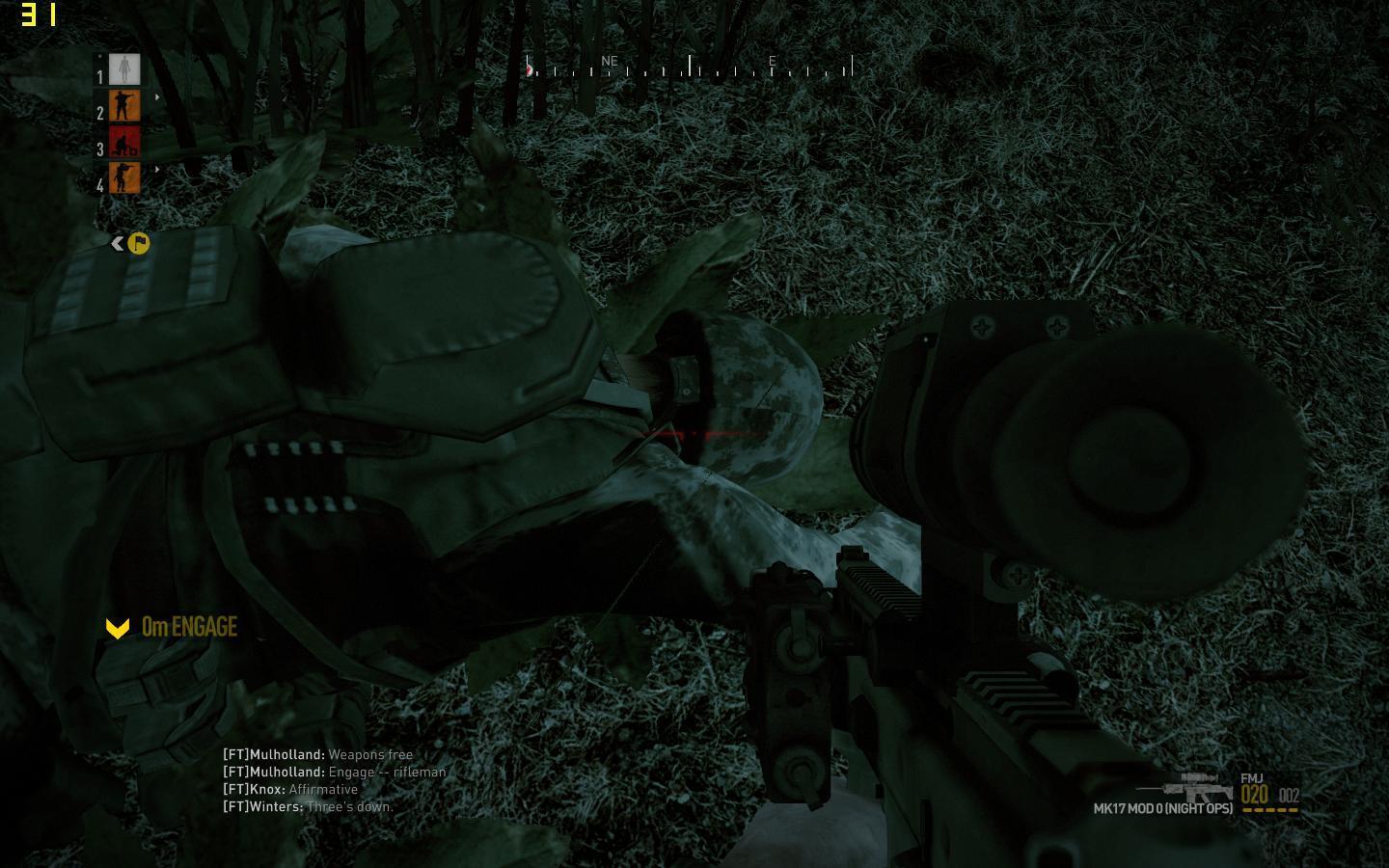
Task: Select squad member 2 orange soldier icon
Action: pyautogui.click(x=124, y=106)
